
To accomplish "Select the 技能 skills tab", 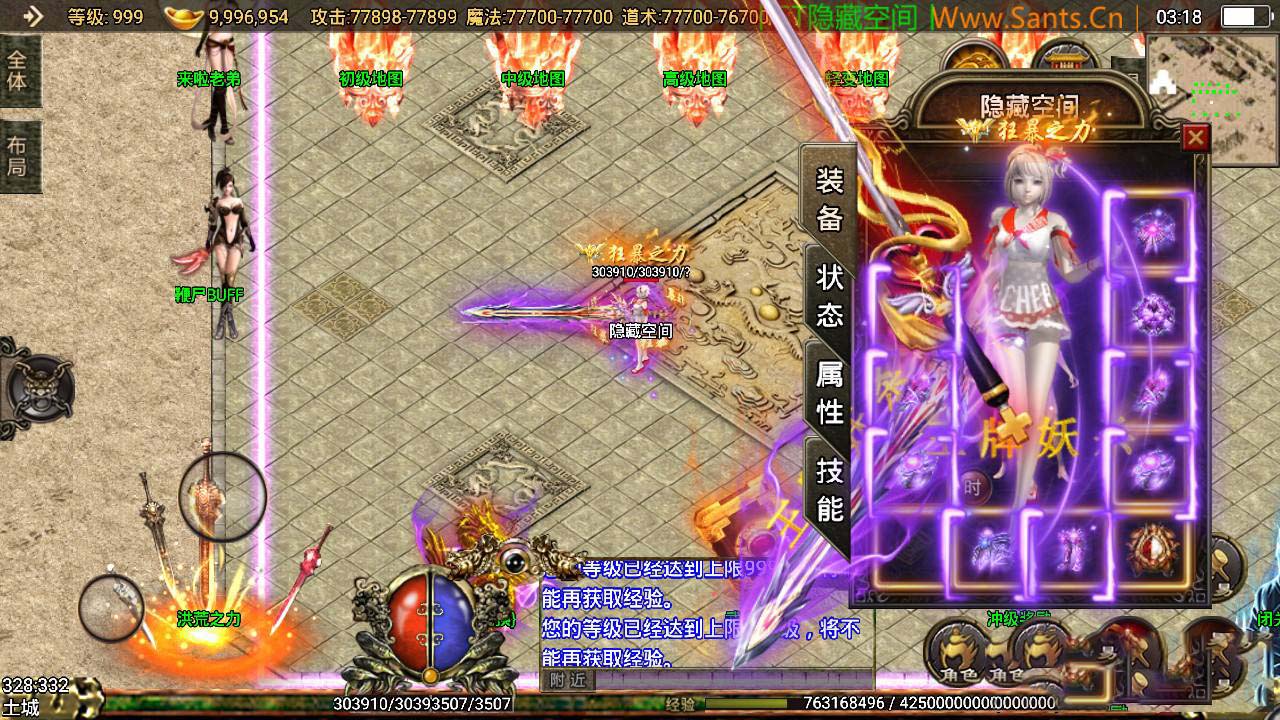I will pyautogui.click(x=830, y=488).
